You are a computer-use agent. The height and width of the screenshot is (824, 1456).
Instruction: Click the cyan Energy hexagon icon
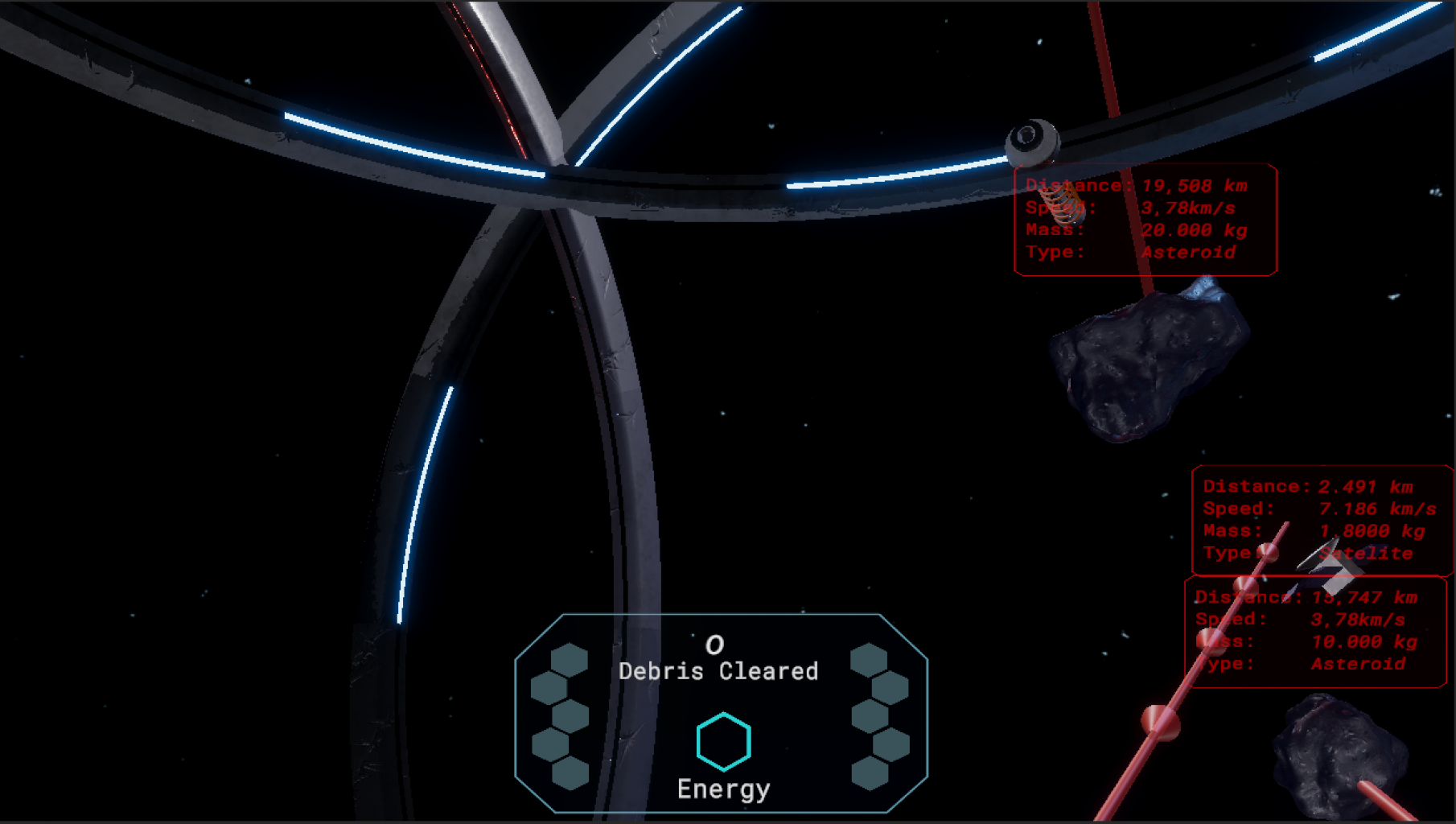click(x=723, y=741)
